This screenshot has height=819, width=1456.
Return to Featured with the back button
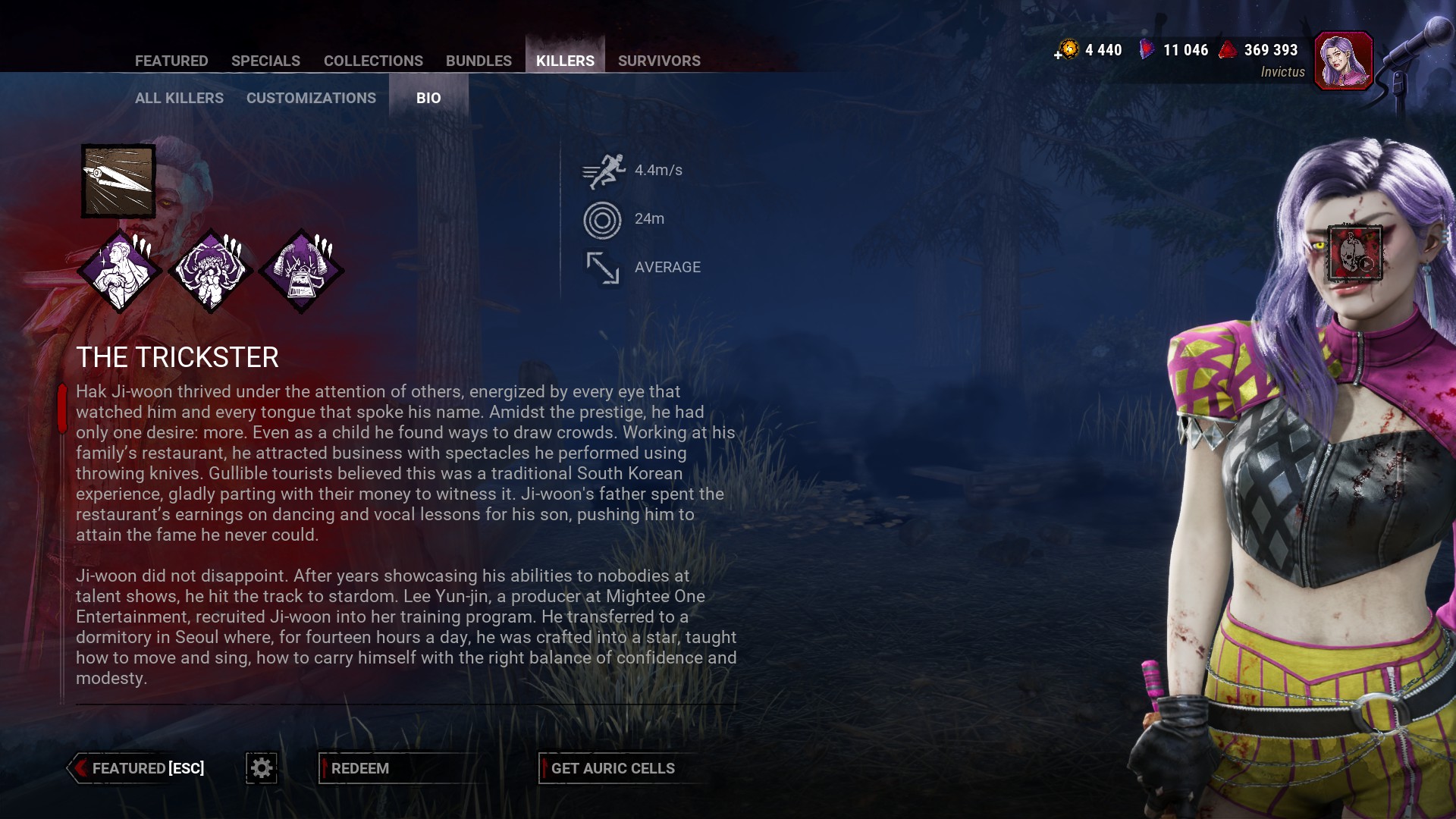(x=138, y=768)
